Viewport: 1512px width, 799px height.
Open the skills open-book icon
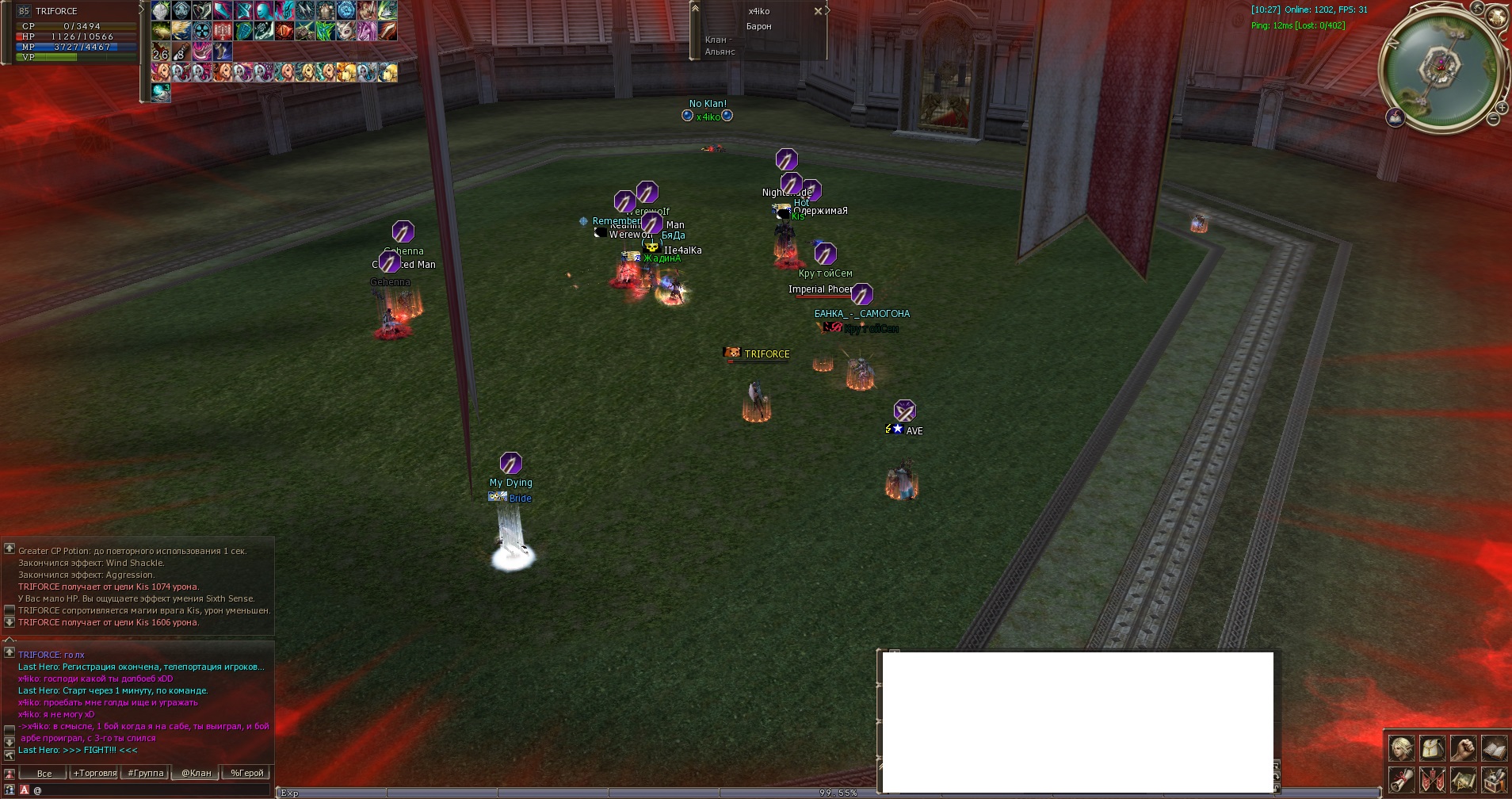pyautogui.click(x=1495, y=747)
